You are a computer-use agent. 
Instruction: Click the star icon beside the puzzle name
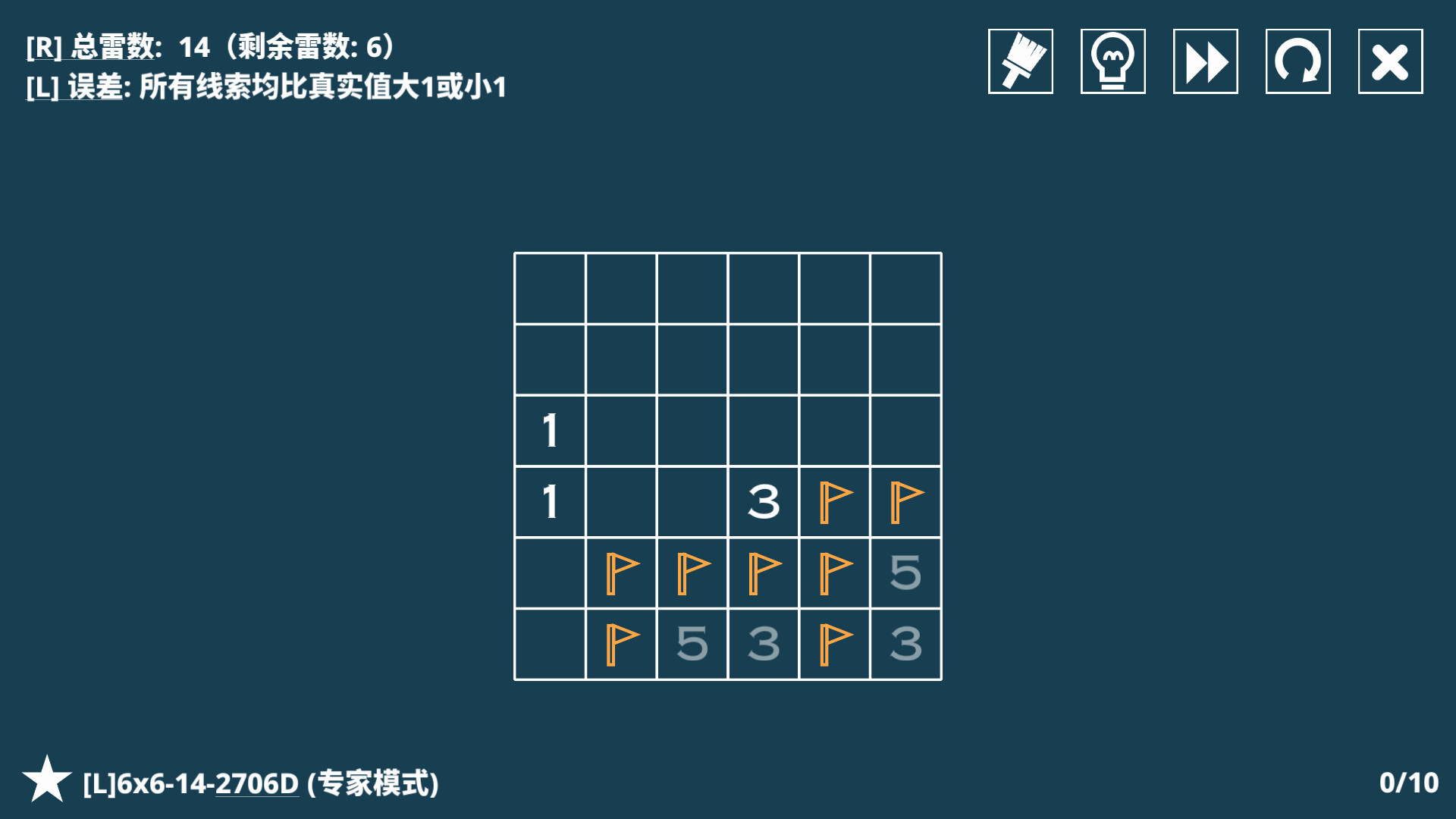(x=45, y=779)
